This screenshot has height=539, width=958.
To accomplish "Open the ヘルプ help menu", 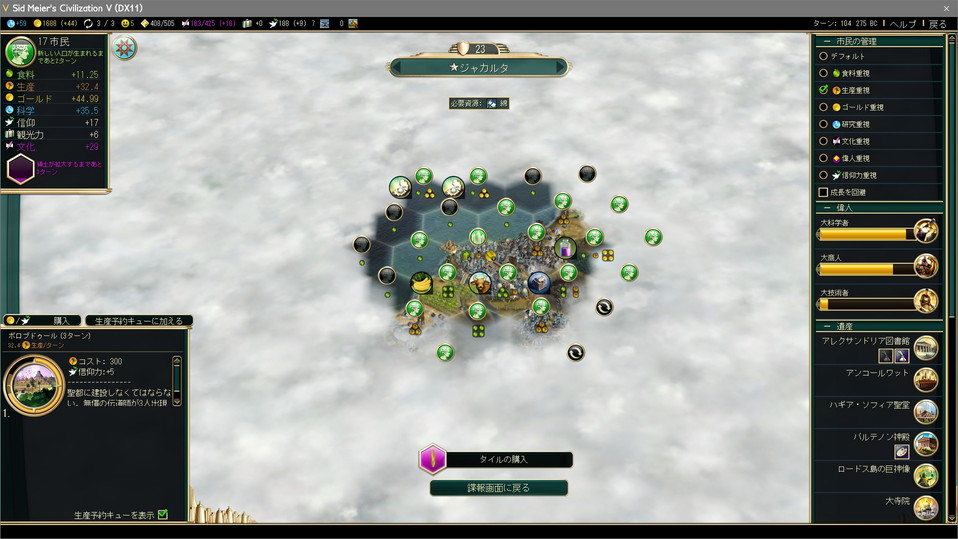I will coord(902,23).
